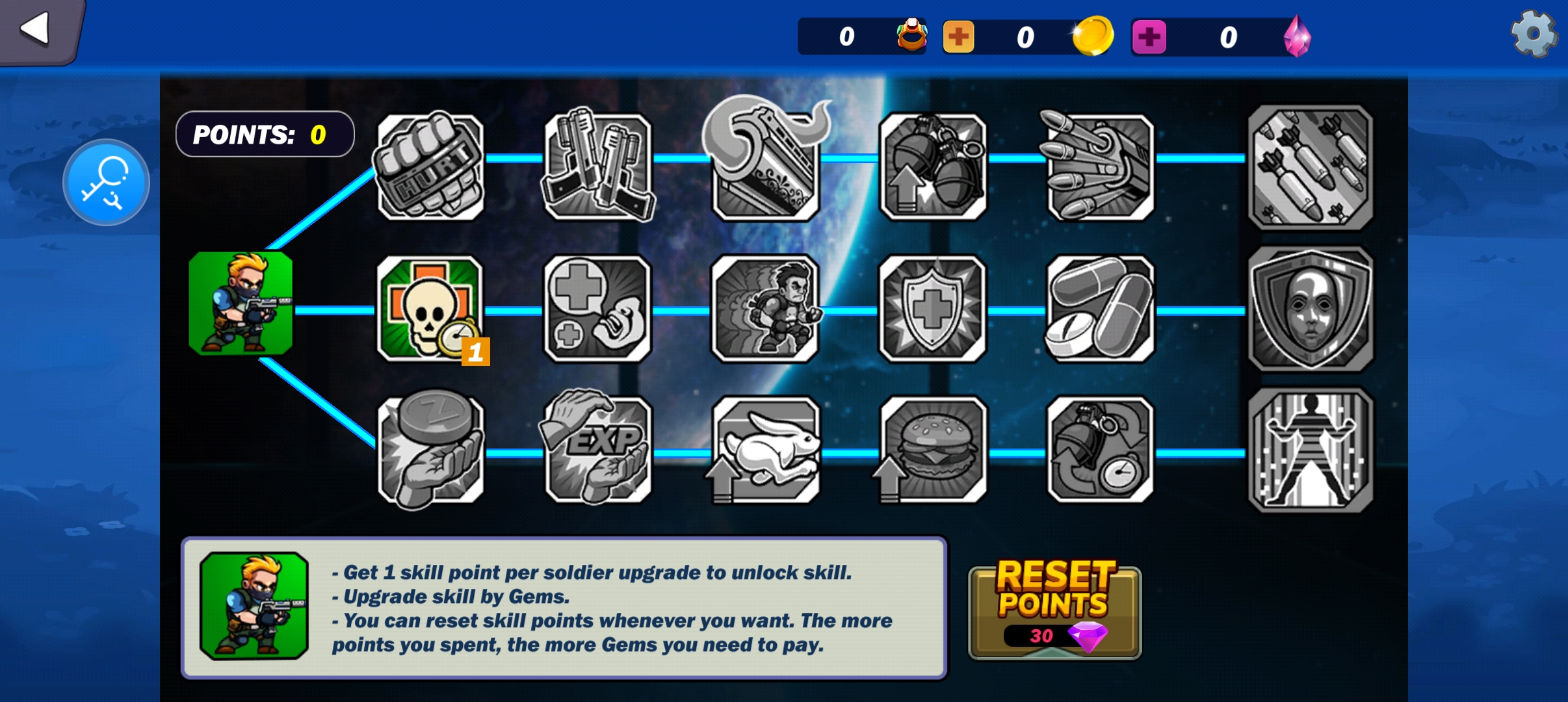Go back using the arrow button
Image resolution: width=1568 pixels, height=702 pixels.
pyautogui.click(x=36, y=29)
